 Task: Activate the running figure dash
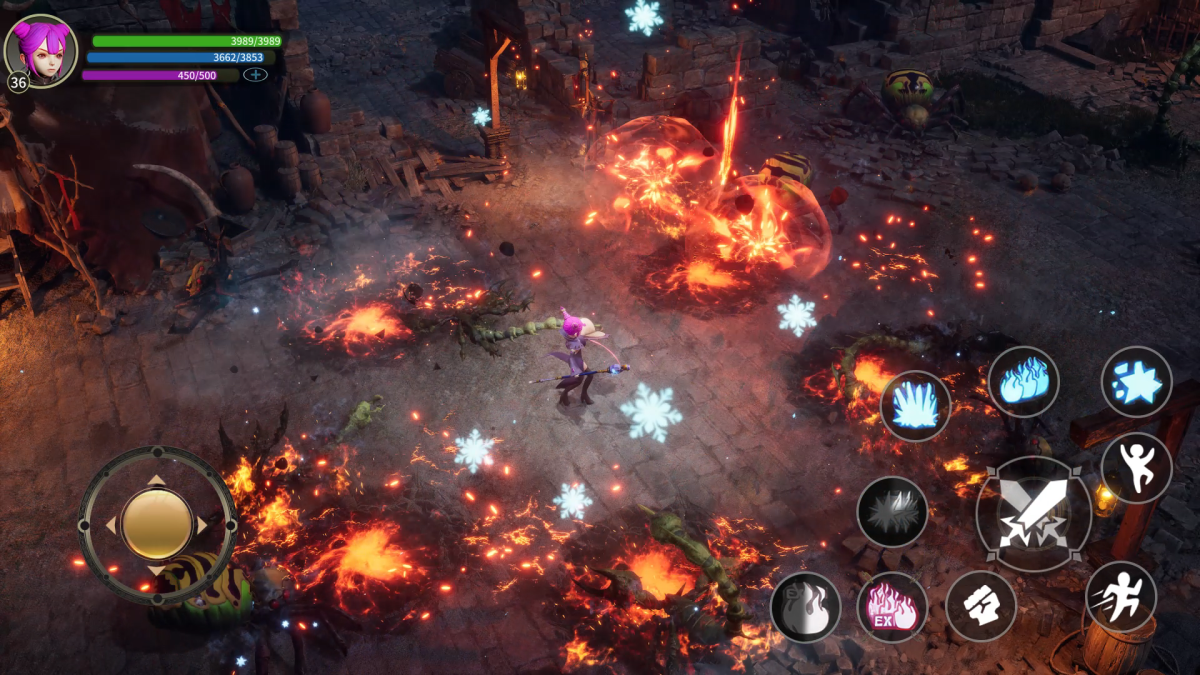tap(1121, 597)
